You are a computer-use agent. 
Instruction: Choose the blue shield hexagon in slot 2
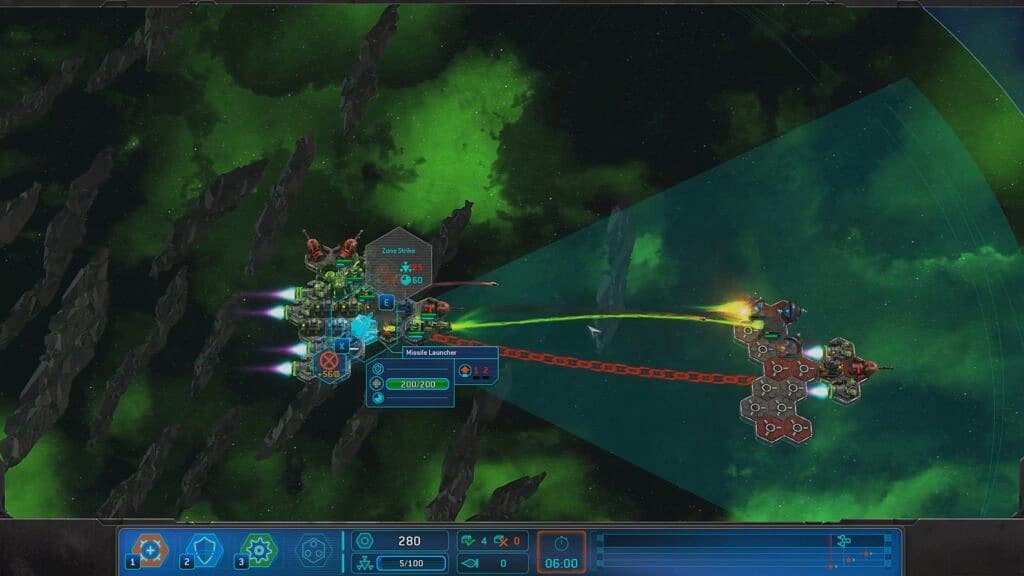[204, 549]
